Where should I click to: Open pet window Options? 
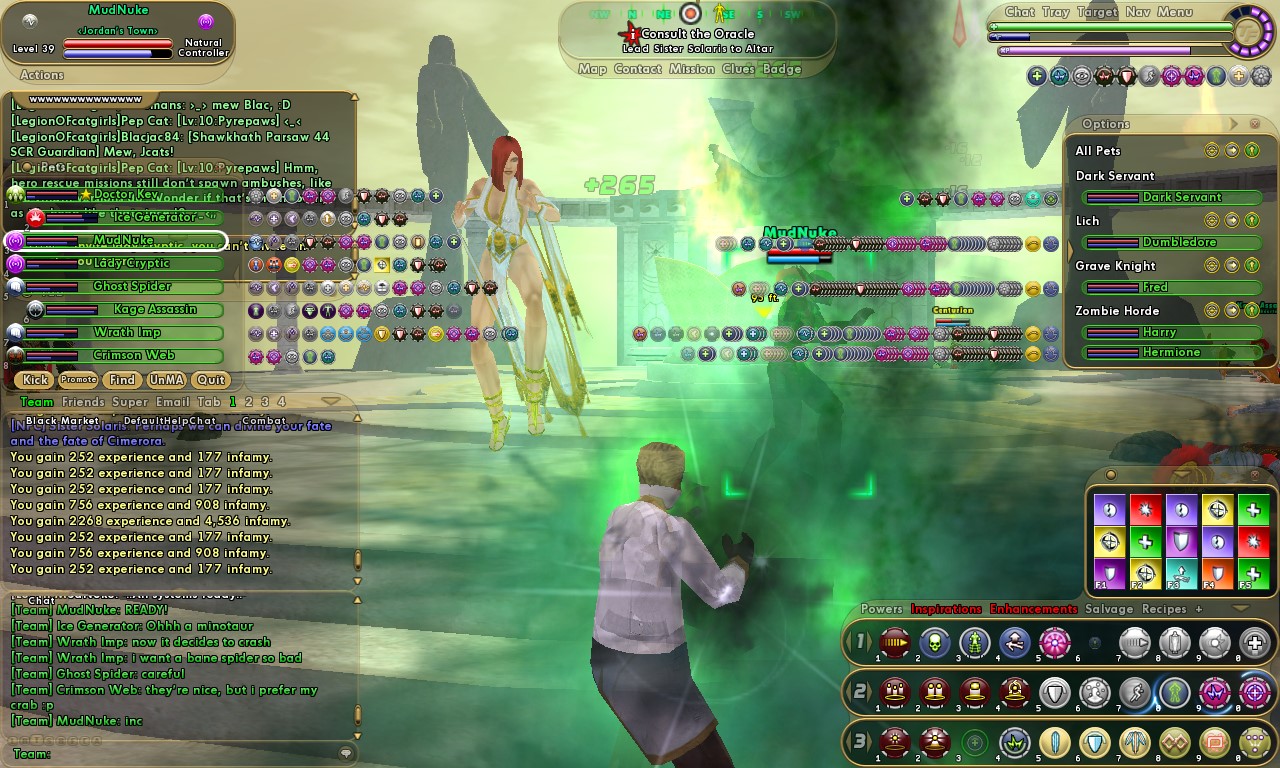tap(1105, 124)
